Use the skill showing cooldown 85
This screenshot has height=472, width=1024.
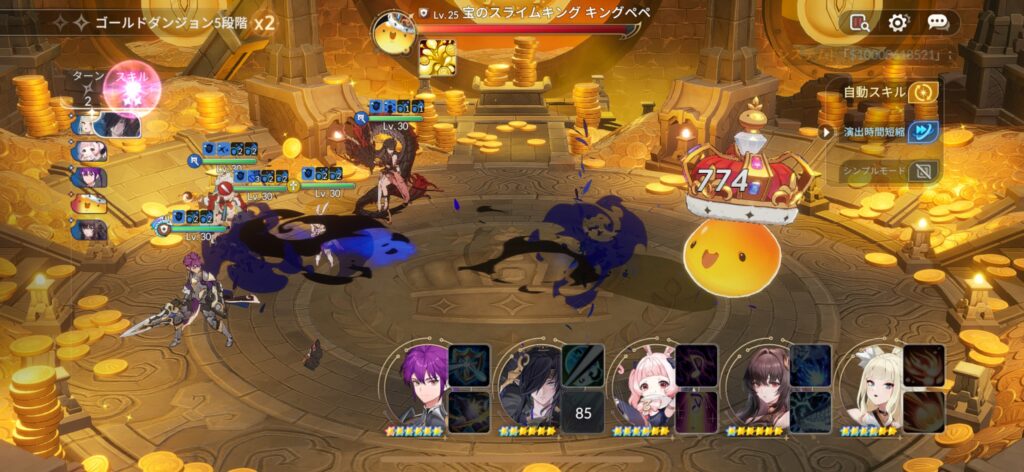581,411
